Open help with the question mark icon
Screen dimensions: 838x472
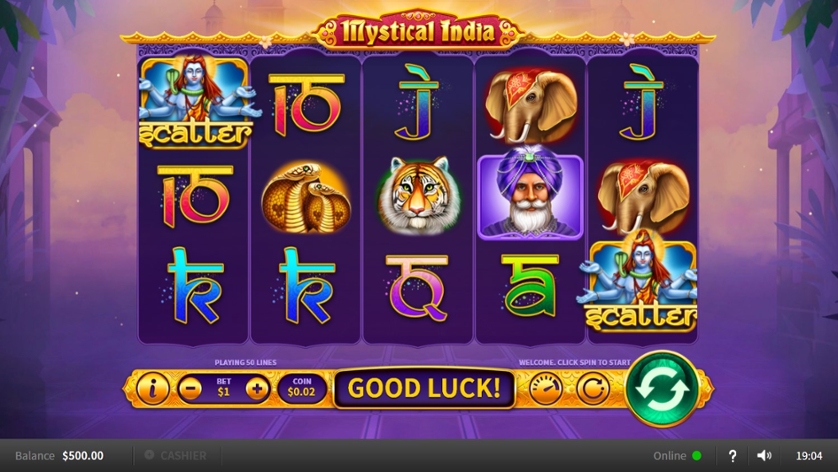732,455
